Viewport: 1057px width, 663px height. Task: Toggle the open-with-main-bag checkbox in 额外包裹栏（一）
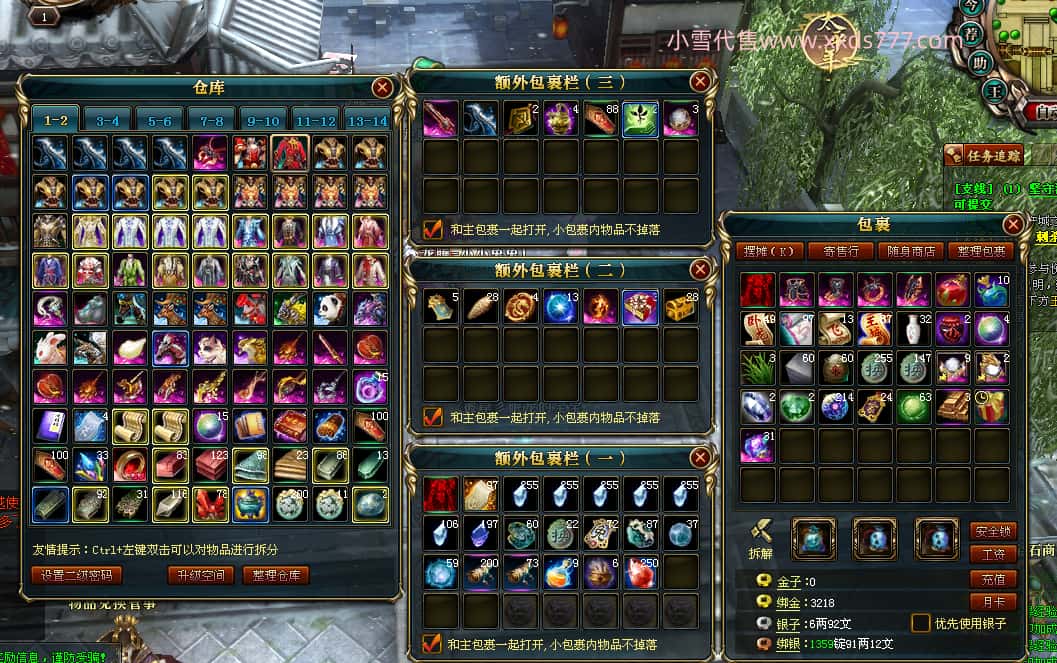pos(433,643)
